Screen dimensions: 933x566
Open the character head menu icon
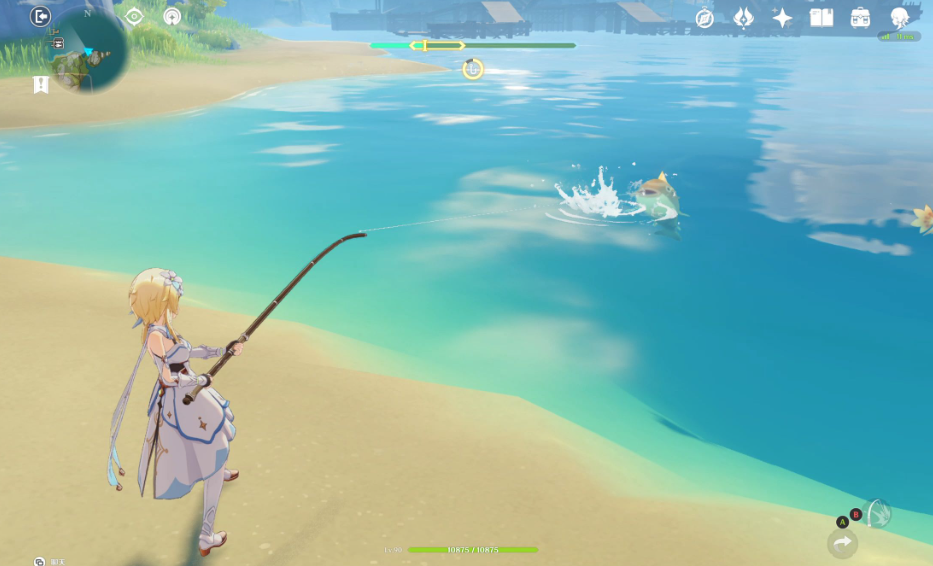click(899, 17)
